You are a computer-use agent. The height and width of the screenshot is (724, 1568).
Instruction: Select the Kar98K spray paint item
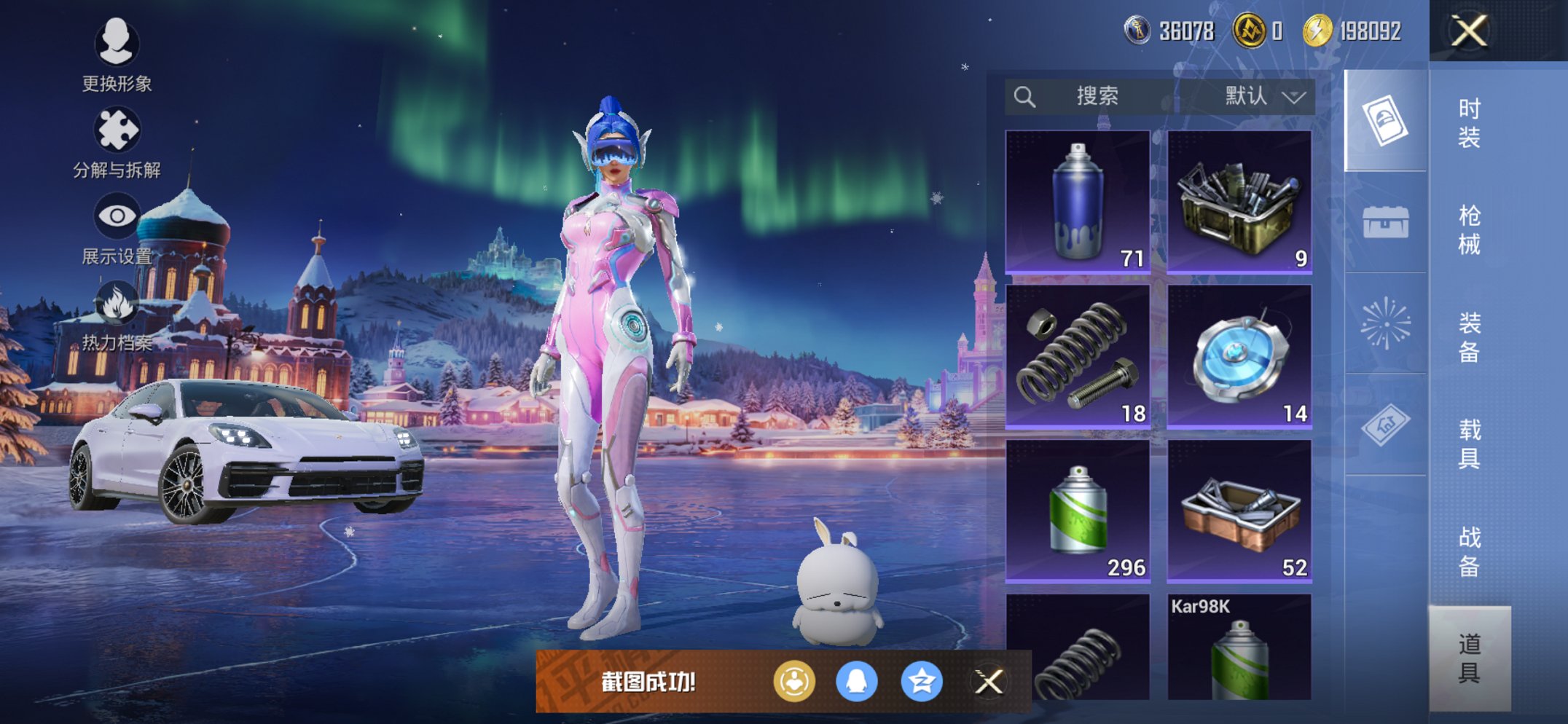click(1239, 648)
